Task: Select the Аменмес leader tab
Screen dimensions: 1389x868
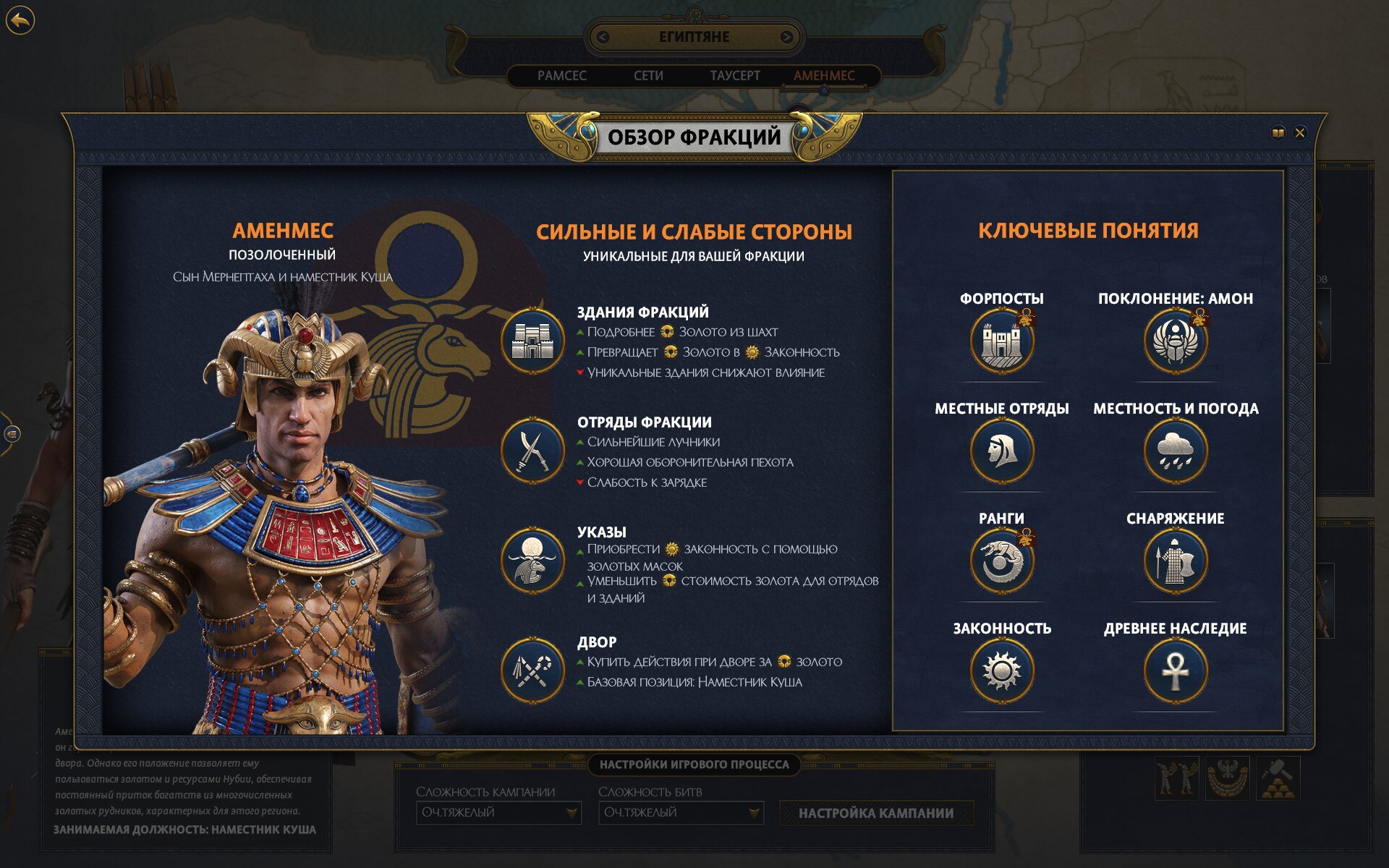Action: point(824,75)
